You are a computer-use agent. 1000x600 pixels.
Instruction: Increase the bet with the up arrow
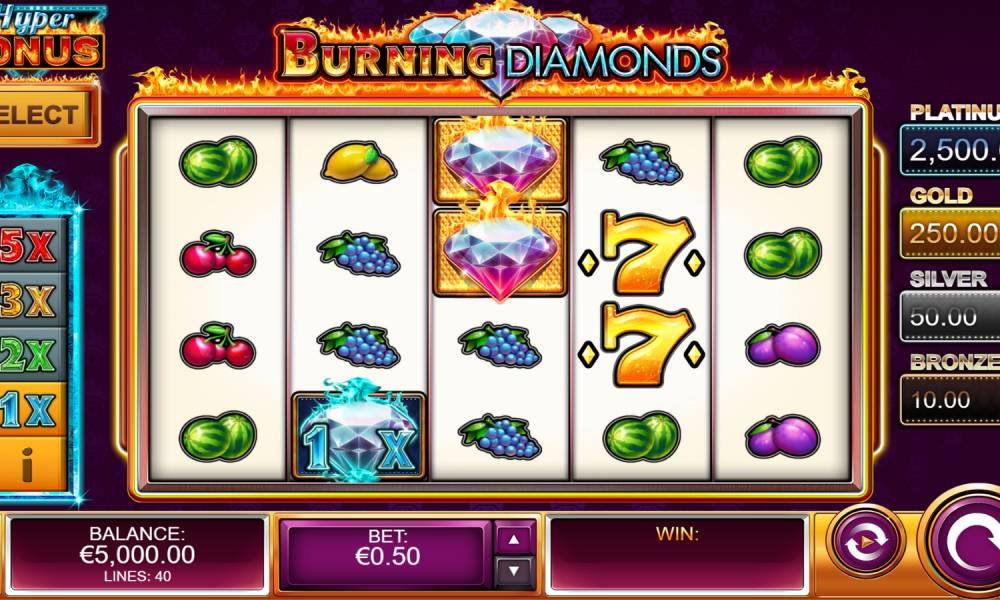514,539
